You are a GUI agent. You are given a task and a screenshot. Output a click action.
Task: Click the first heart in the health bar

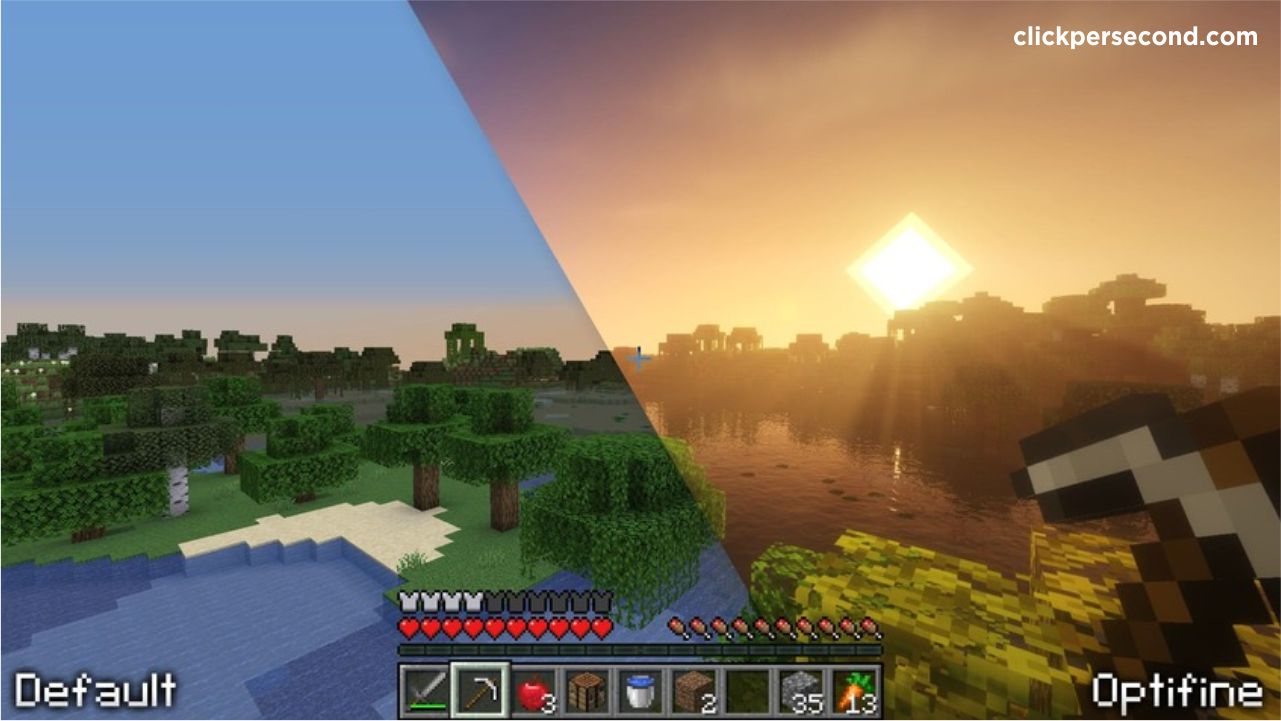click(410, 626)
